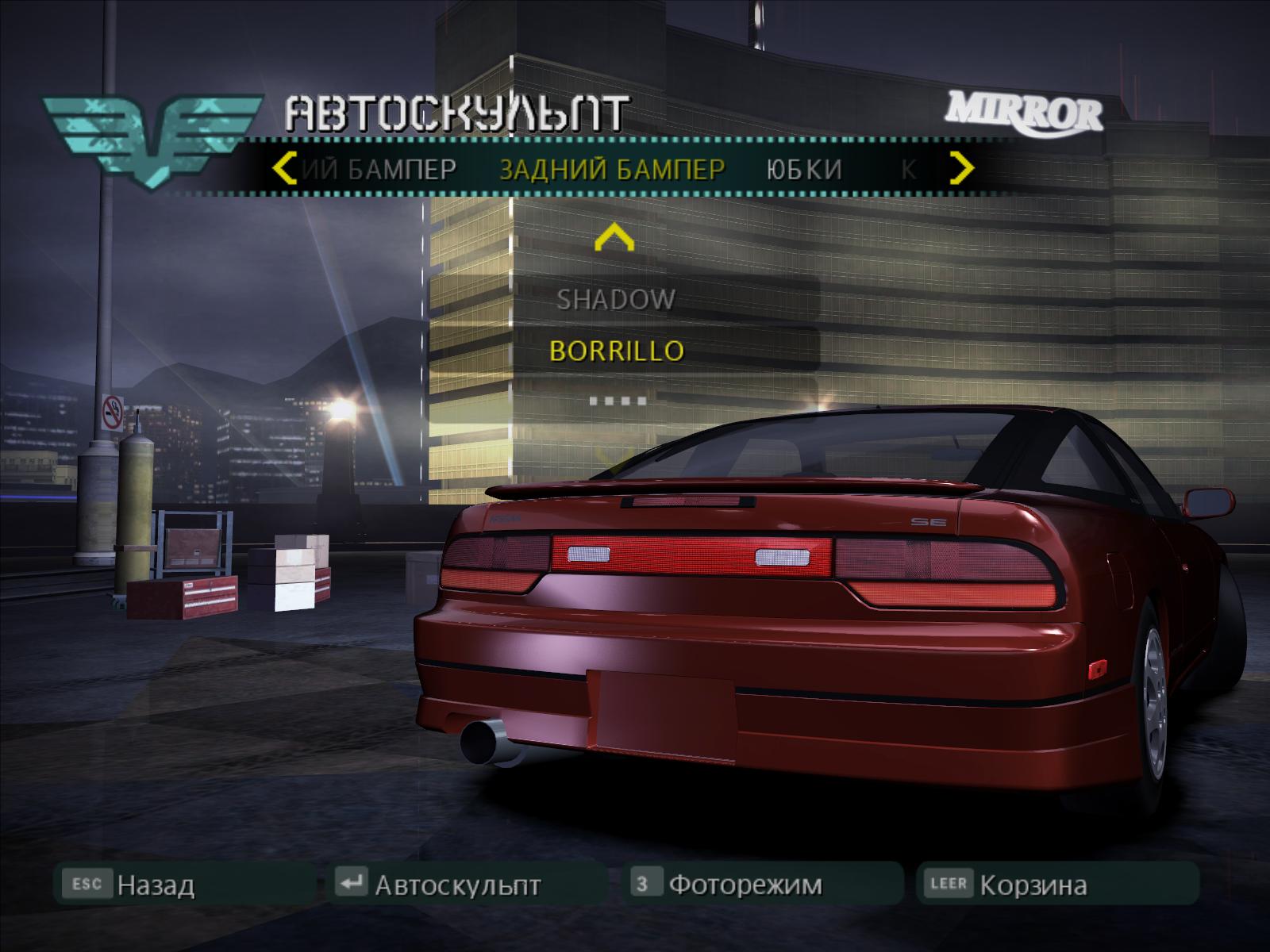This screenshot has height=952, width=1270.
Task: Go back with the Назад button
Action: [x=155, y=884]
